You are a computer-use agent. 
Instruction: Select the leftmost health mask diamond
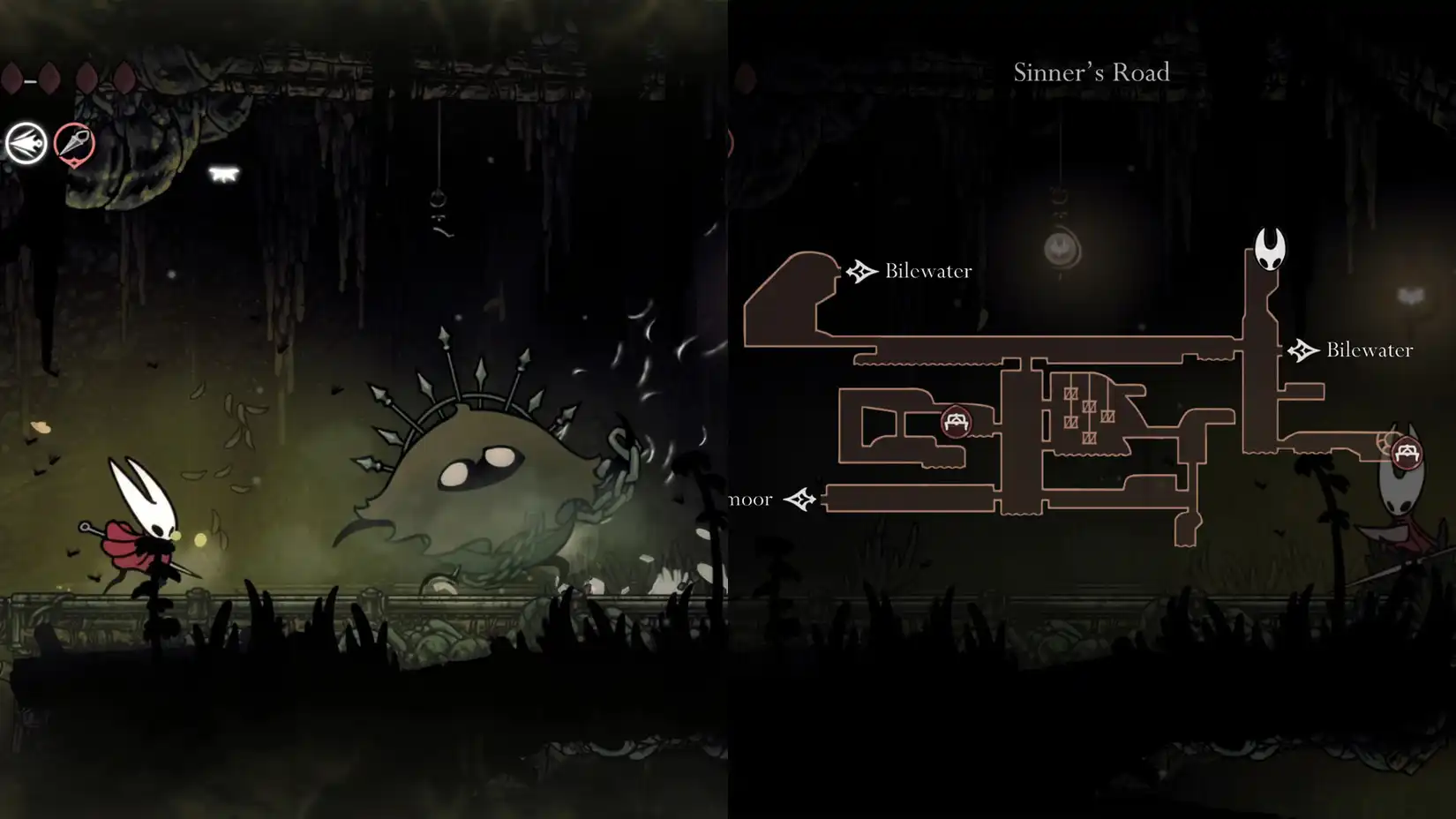[12, 78]
